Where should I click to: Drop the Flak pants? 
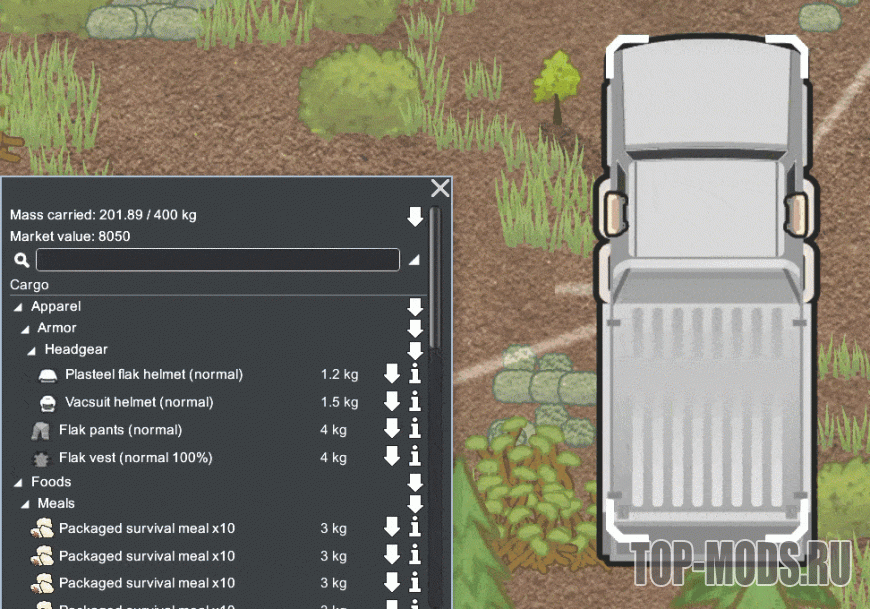(392, 430)
